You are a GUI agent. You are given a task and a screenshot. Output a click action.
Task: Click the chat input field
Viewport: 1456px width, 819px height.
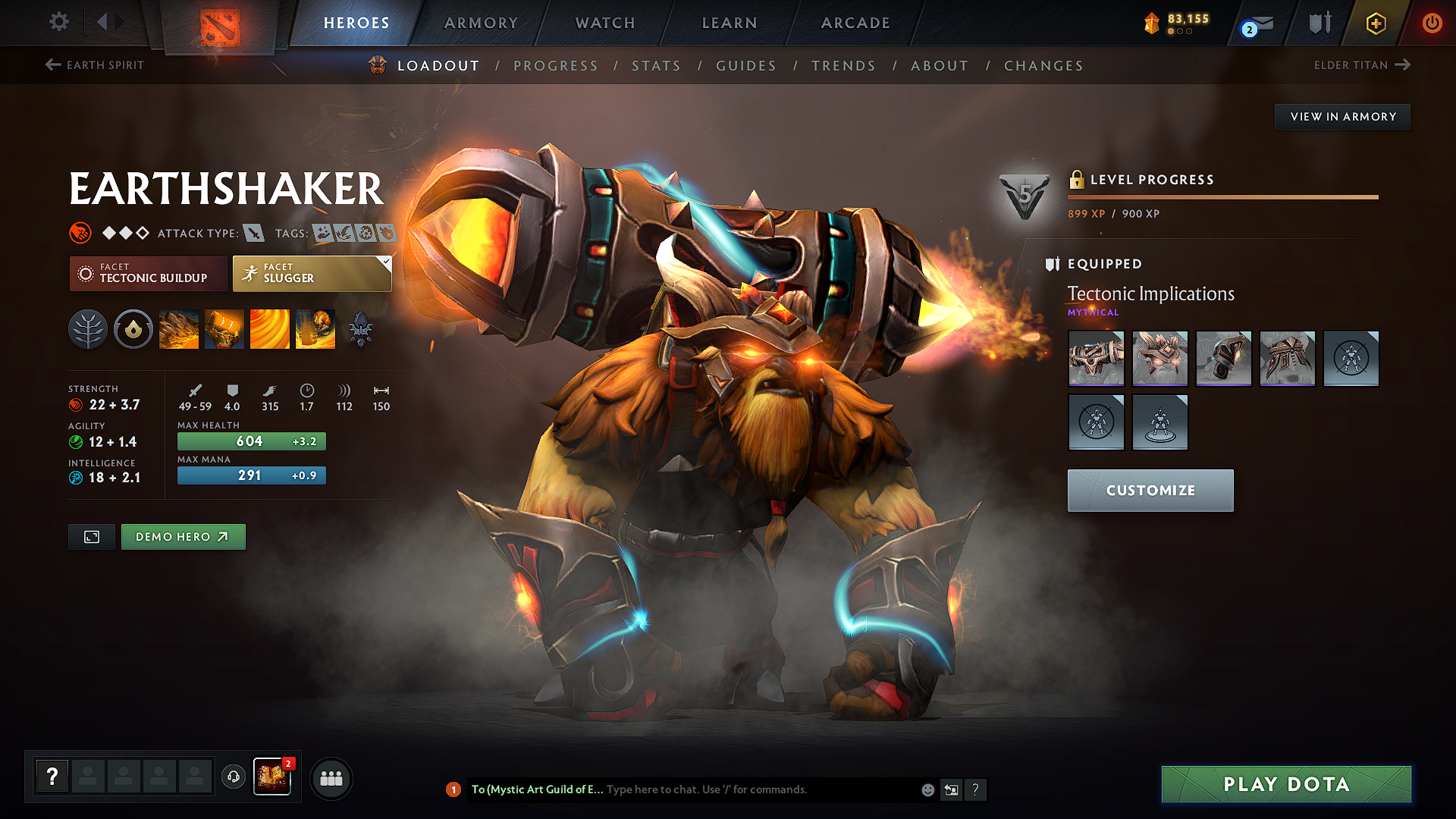coord(758,789)
